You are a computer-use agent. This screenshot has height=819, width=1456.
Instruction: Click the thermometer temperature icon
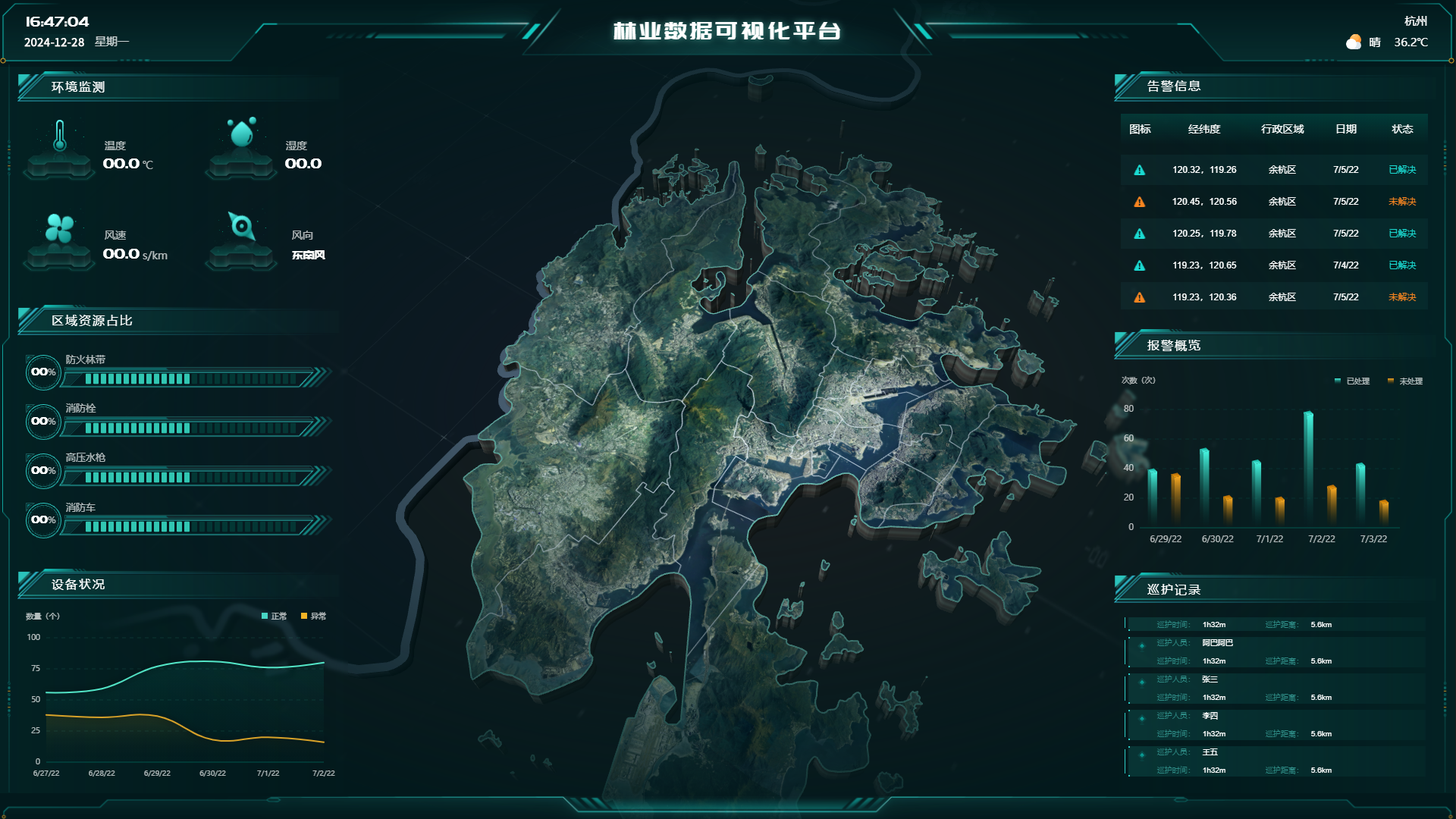click(59, 136)
